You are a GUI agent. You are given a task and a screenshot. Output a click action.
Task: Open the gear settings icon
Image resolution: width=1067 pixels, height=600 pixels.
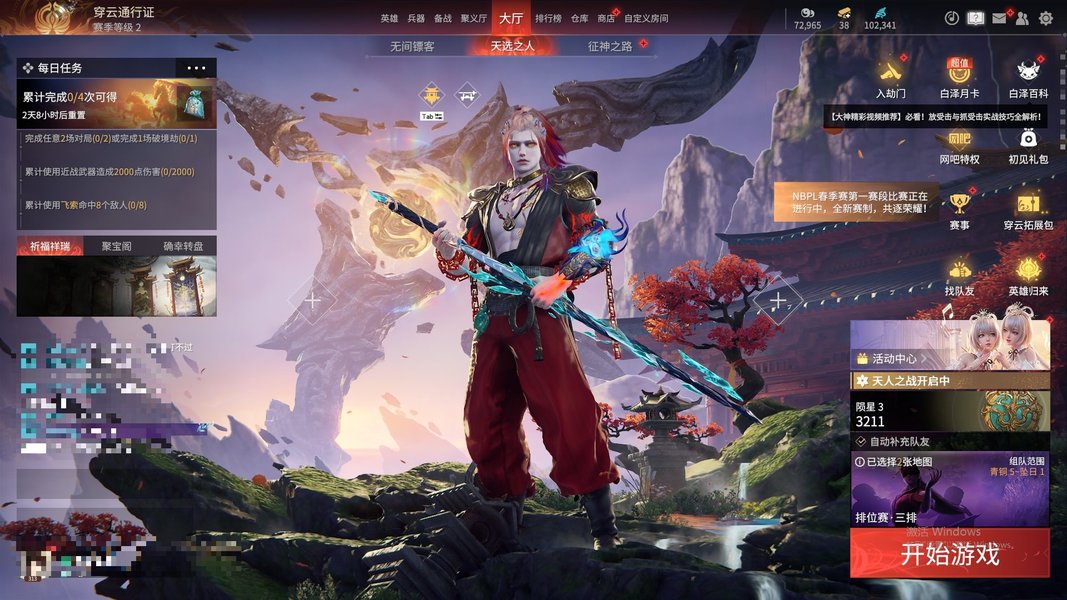(x=1046, y=18)
